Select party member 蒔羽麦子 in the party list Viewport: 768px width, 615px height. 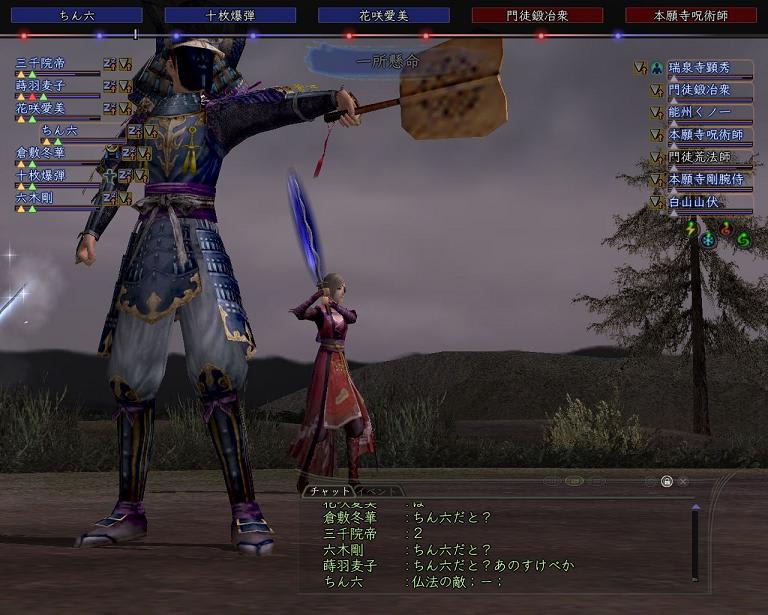pyautogui.click(x=40, y=86)
